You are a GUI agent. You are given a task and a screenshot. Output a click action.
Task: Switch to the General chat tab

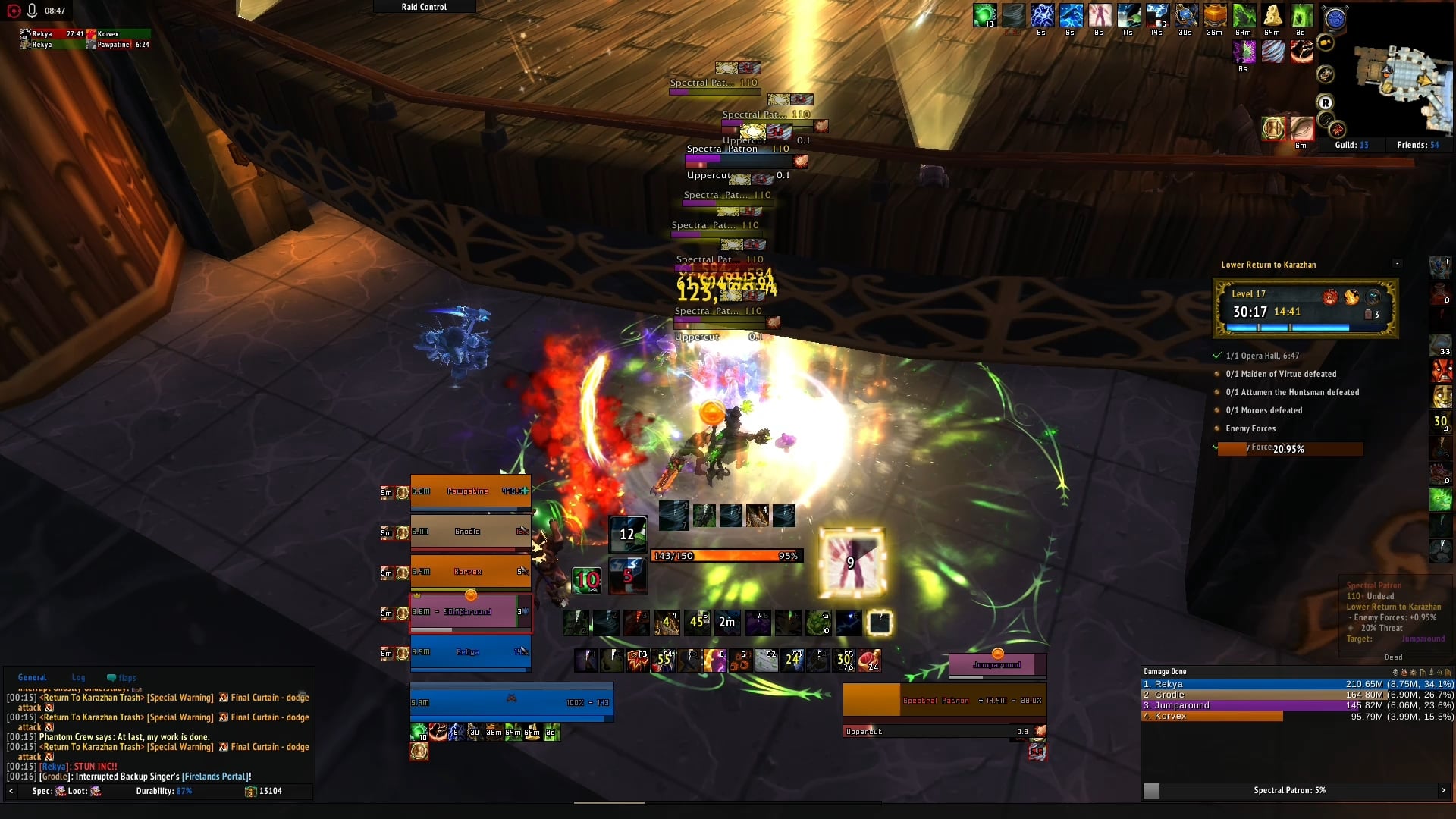tap(32, 678)
